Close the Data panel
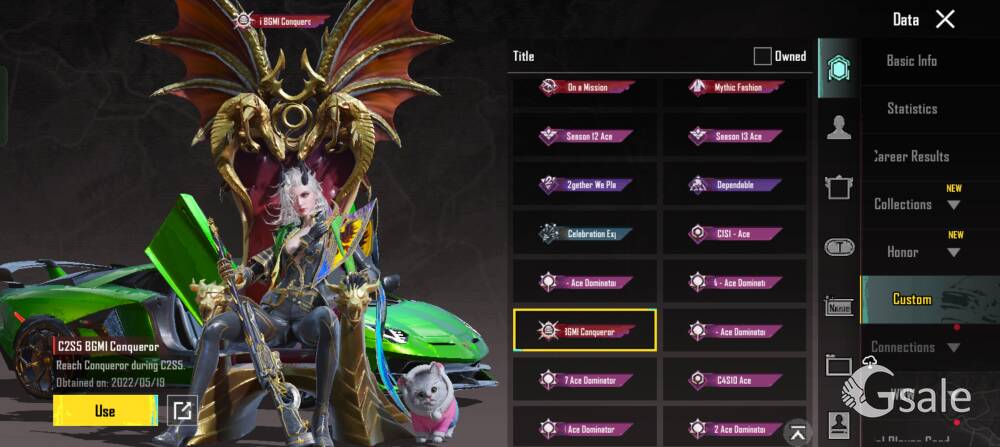The width and height of the screenshot is (1000, 447). (x=945, y=19)
